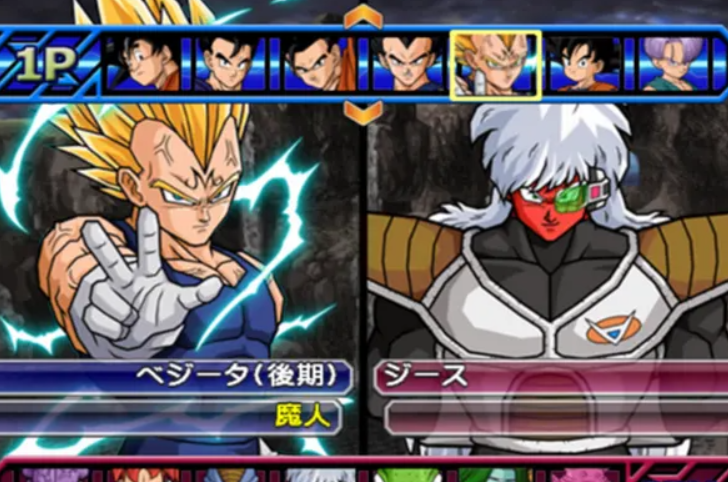Select the Goku portrait in the roster row

pos(146,65)
